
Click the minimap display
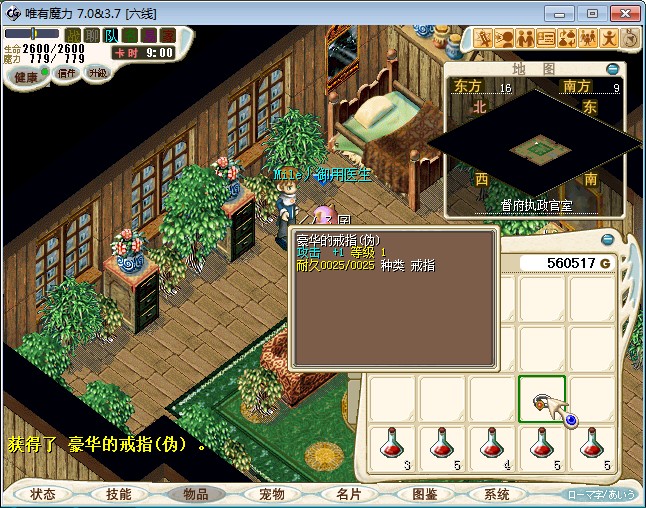(x=534, y=148)
